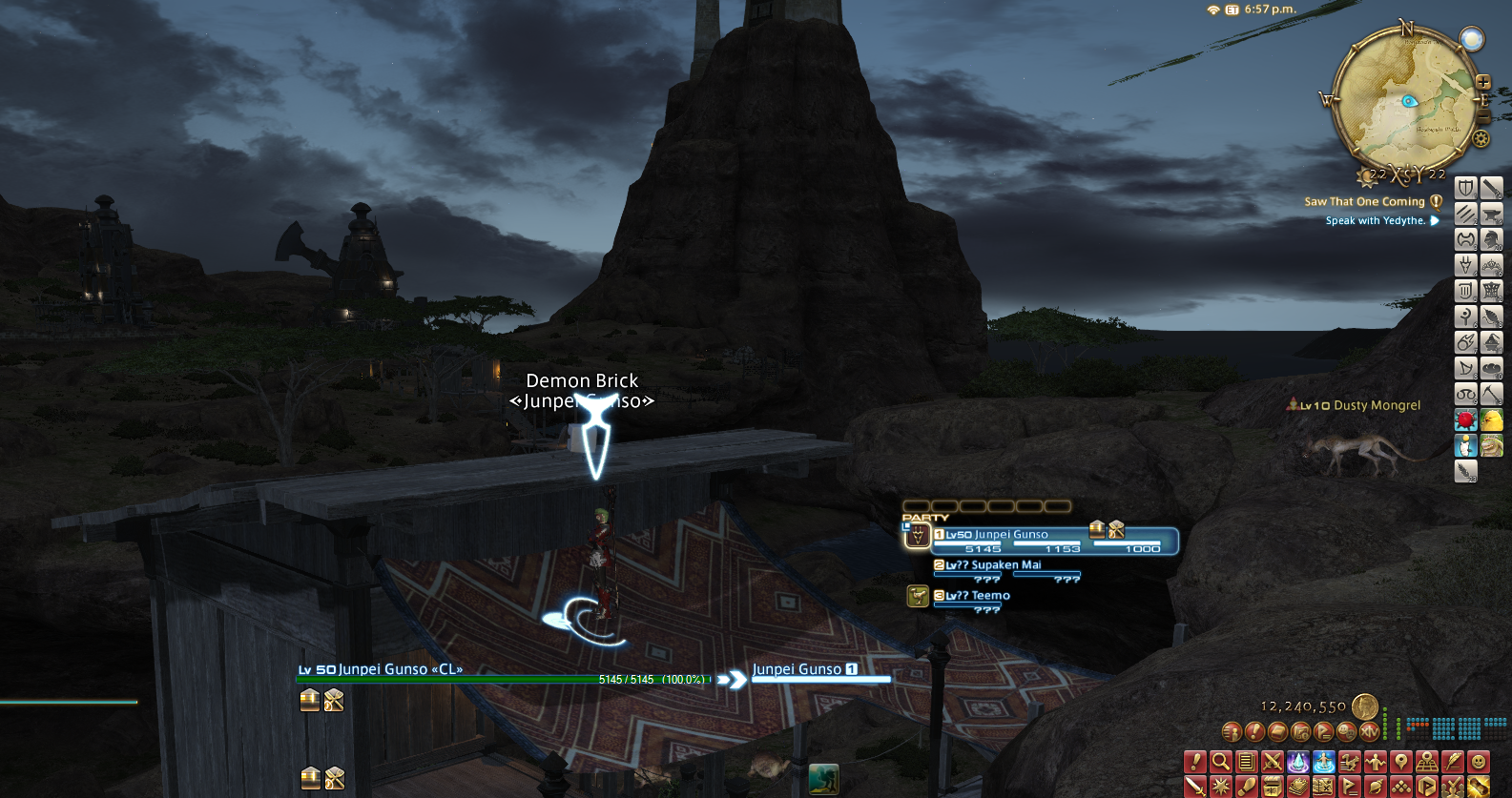Open the treasure chest inventory icon
Viewport: 1512px width, 798px height.
(1272, 787)
